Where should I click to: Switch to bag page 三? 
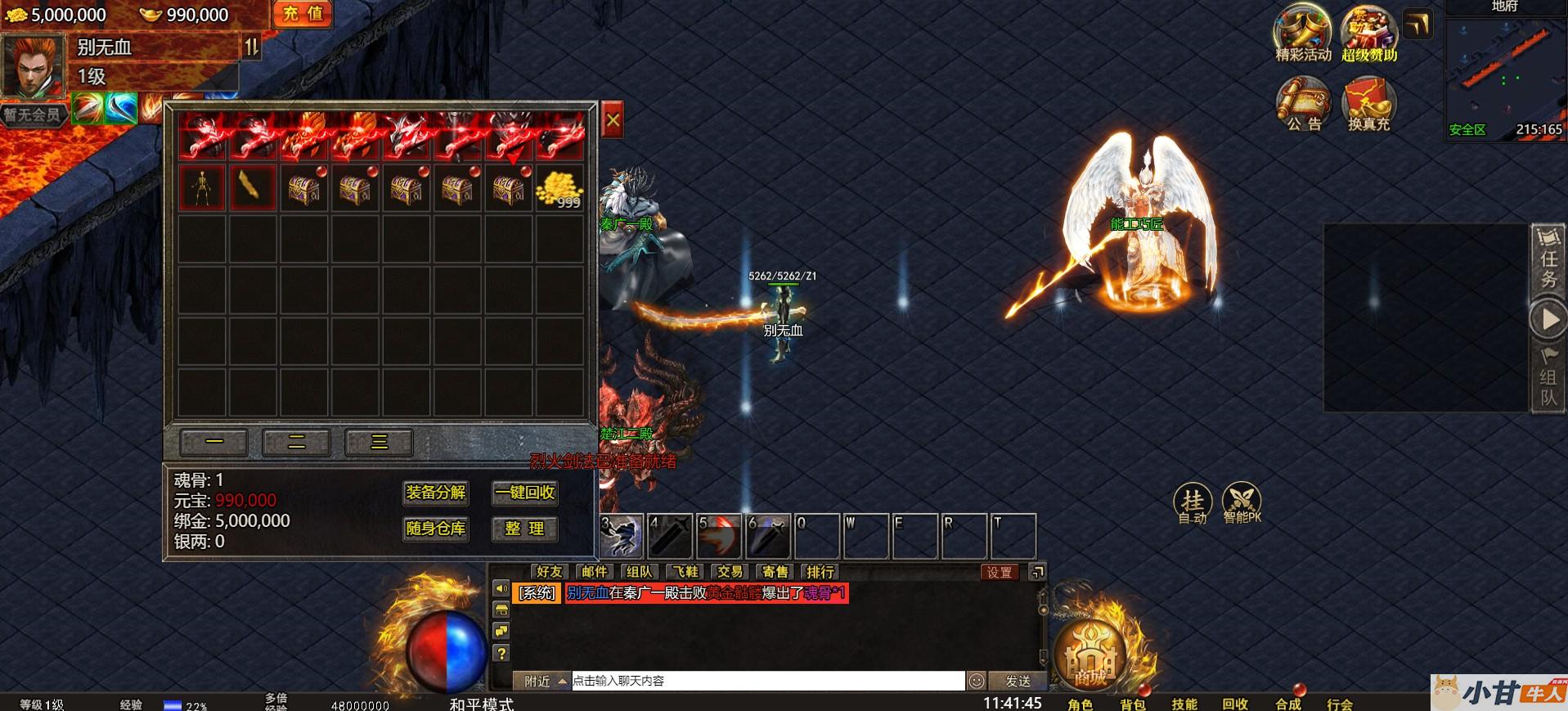(x=379, y=443)
